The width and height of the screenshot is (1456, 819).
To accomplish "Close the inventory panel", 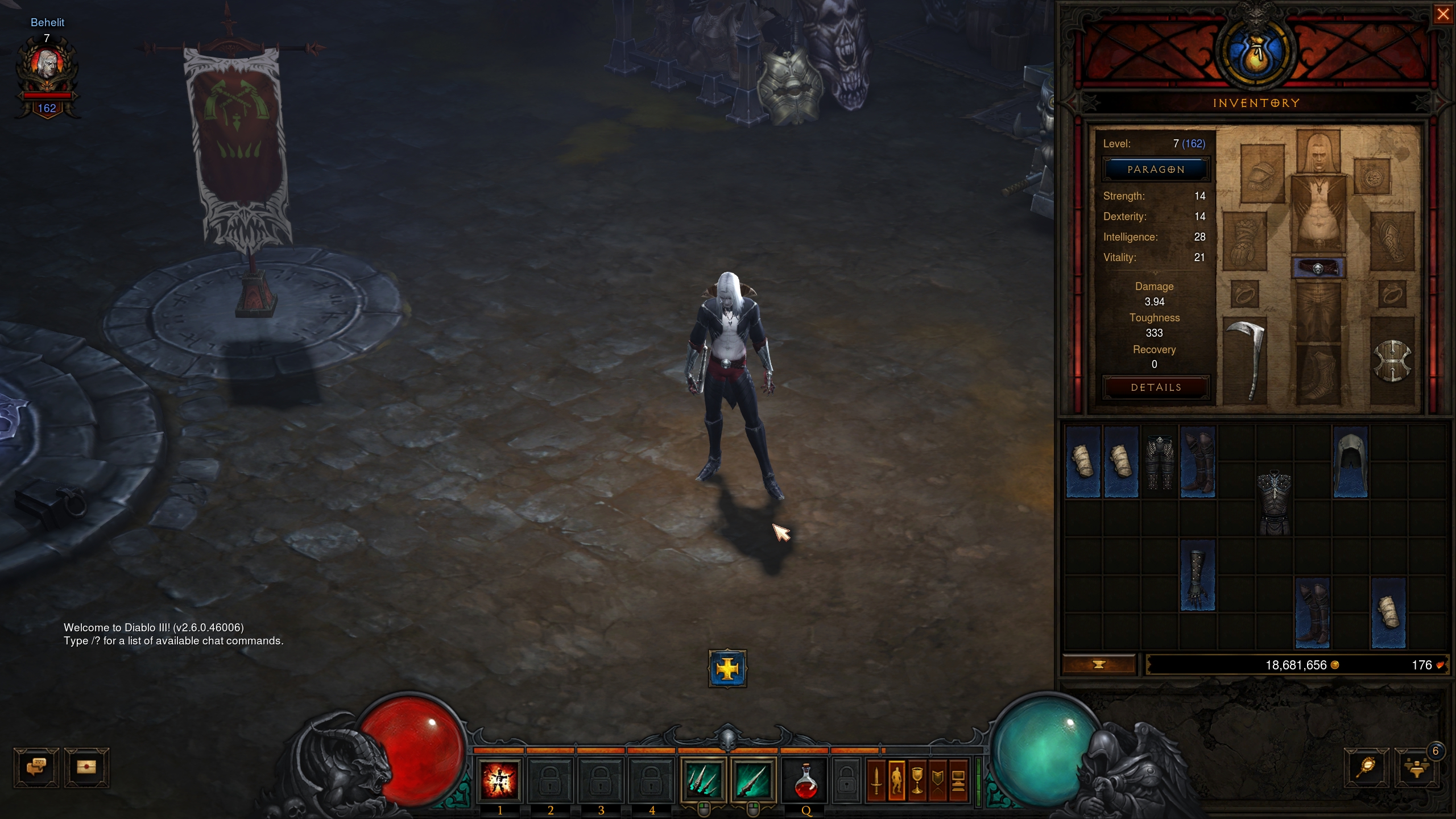I will tap(1442, 14).
